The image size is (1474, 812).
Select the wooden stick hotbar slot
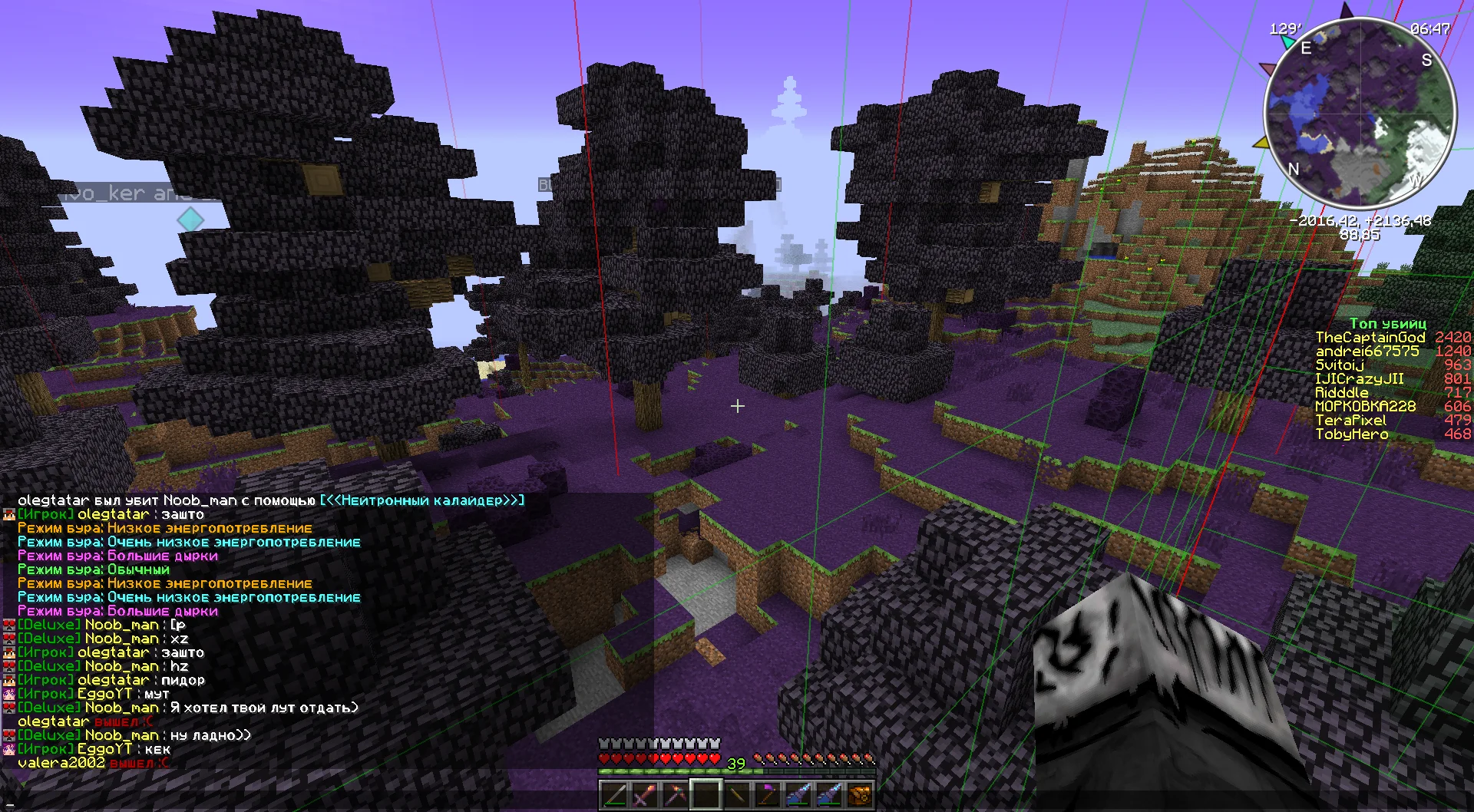[737, 794]
